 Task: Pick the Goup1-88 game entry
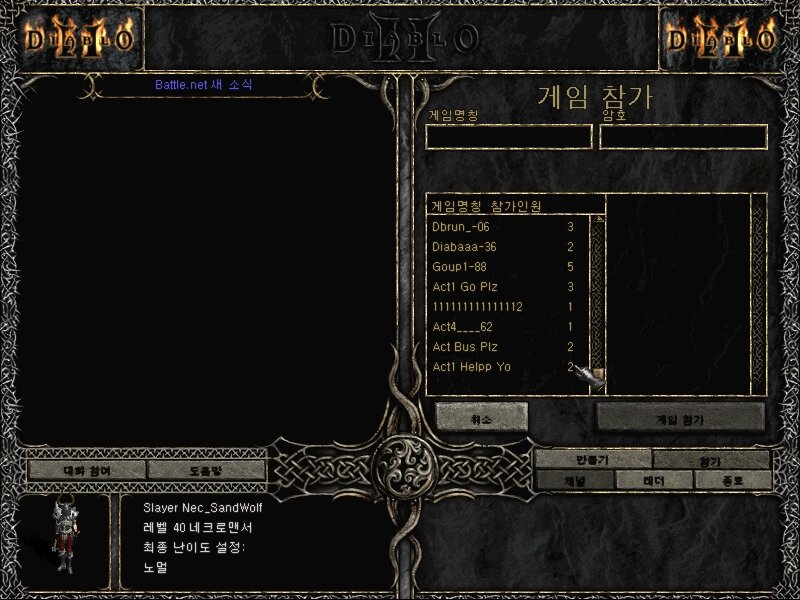500,267
